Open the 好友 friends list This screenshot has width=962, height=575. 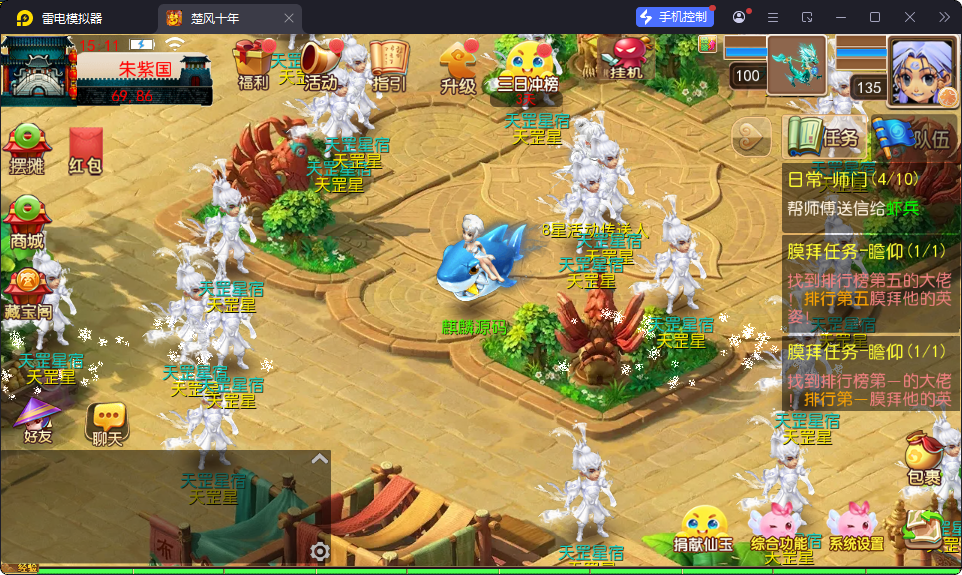[38, 421]
